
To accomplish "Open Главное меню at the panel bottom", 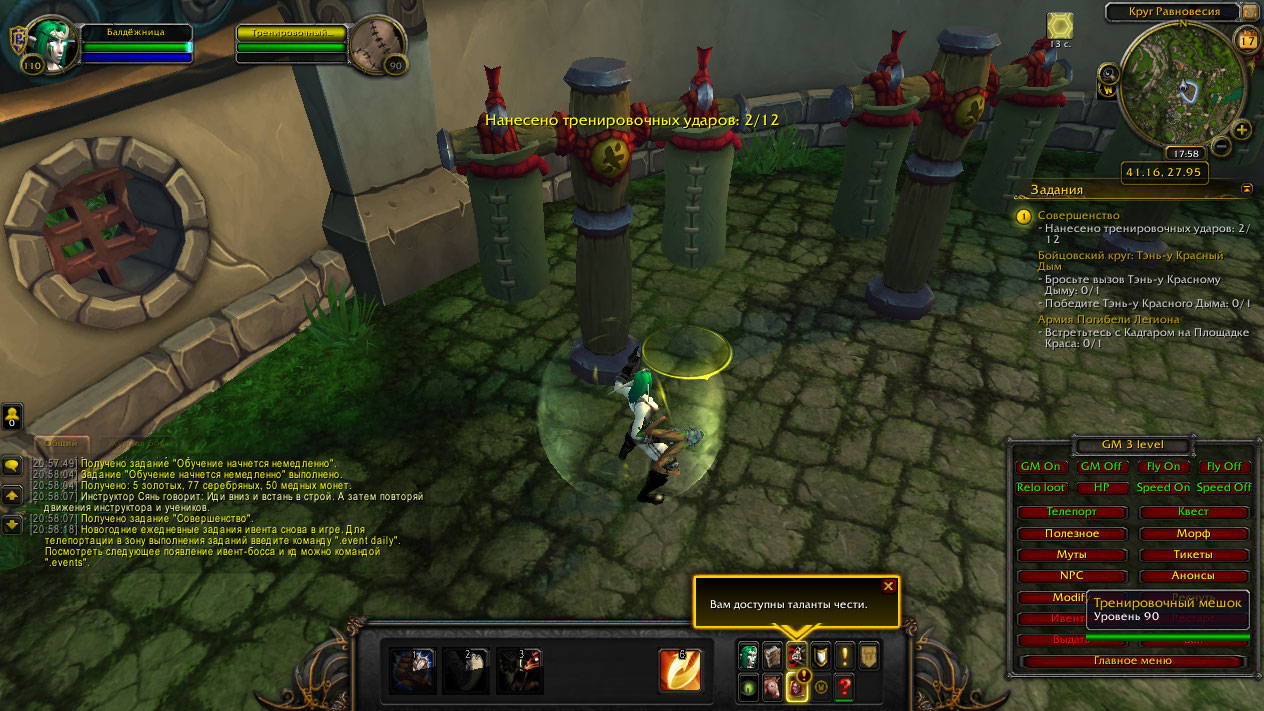I will coord(1133,661).
